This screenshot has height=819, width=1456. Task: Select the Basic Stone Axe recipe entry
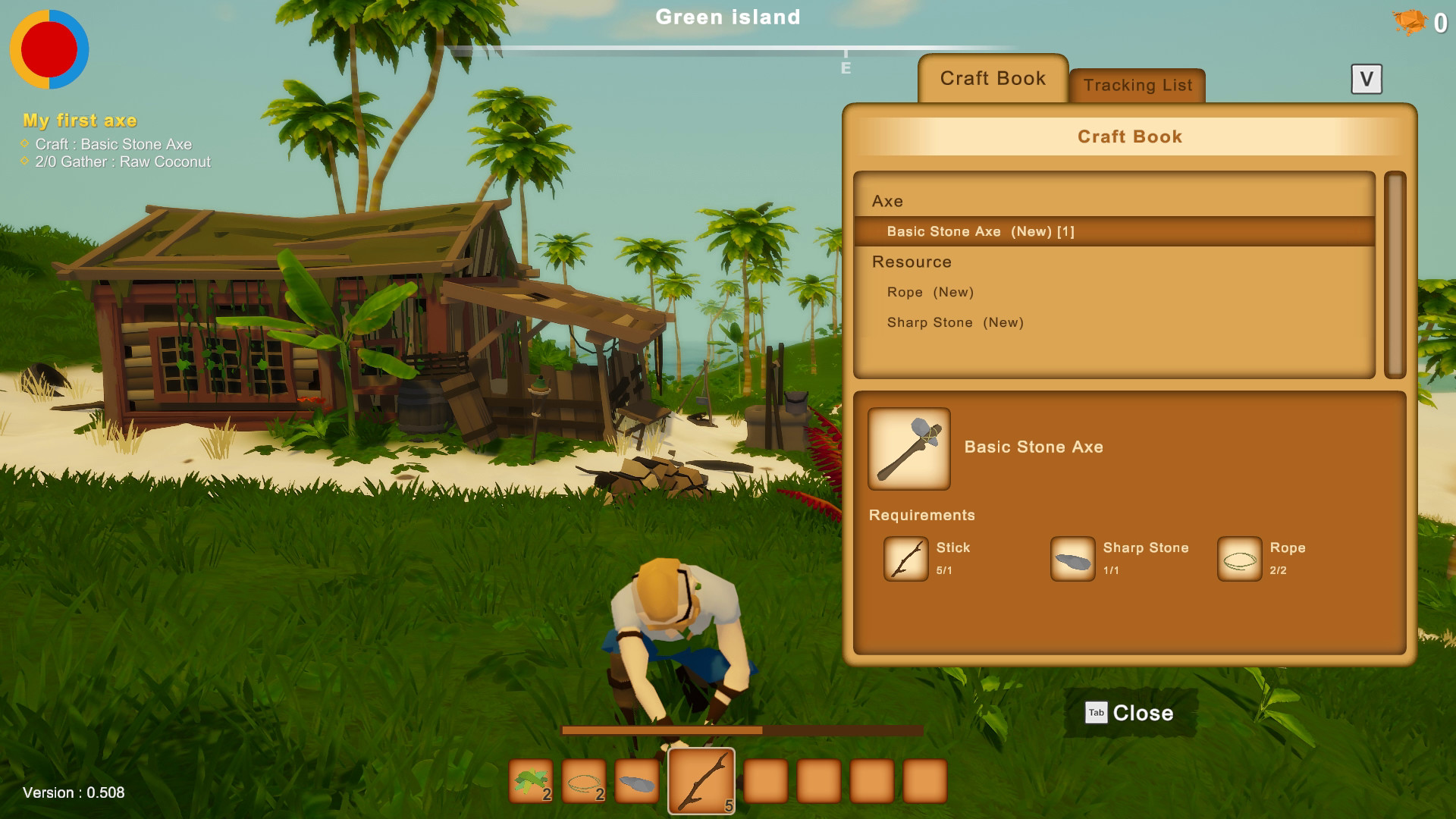pos(978,231)
